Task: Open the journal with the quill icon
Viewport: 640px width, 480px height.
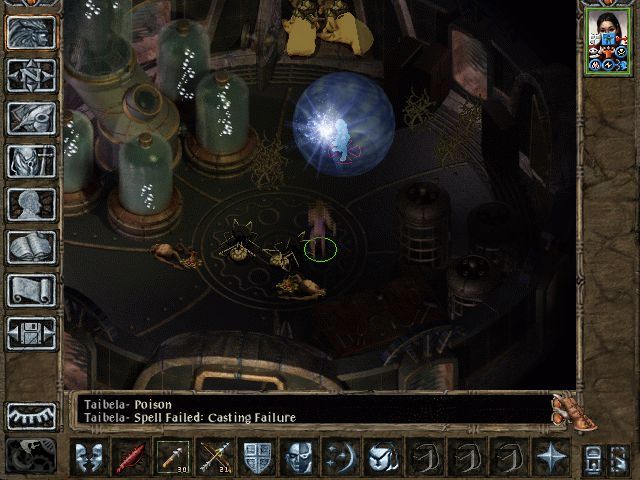Action: [x=31, y=117]
